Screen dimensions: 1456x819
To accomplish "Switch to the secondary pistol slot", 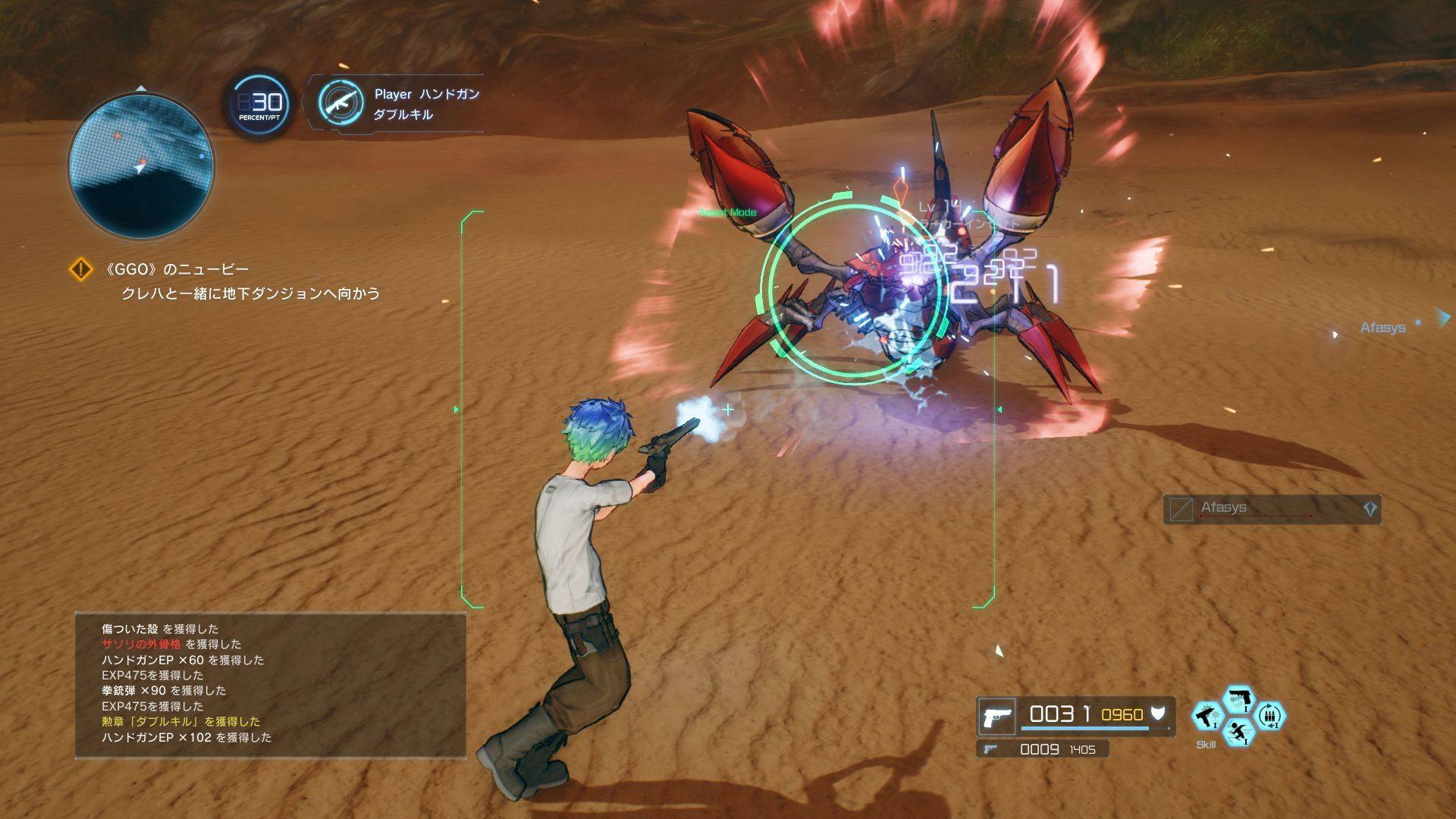I will pos(1042,749).
